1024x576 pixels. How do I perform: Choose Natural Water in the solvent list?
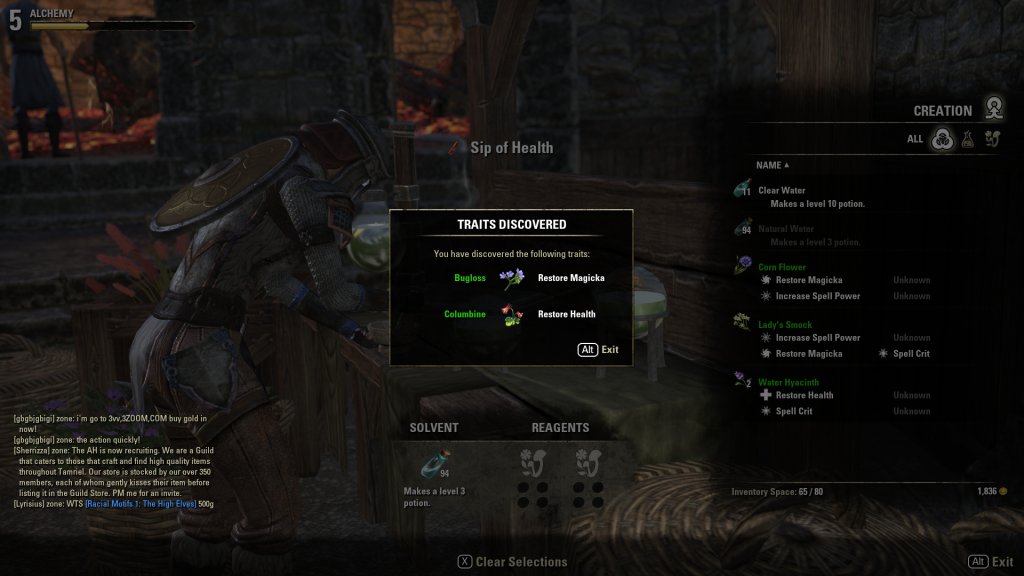click(786, 229)
